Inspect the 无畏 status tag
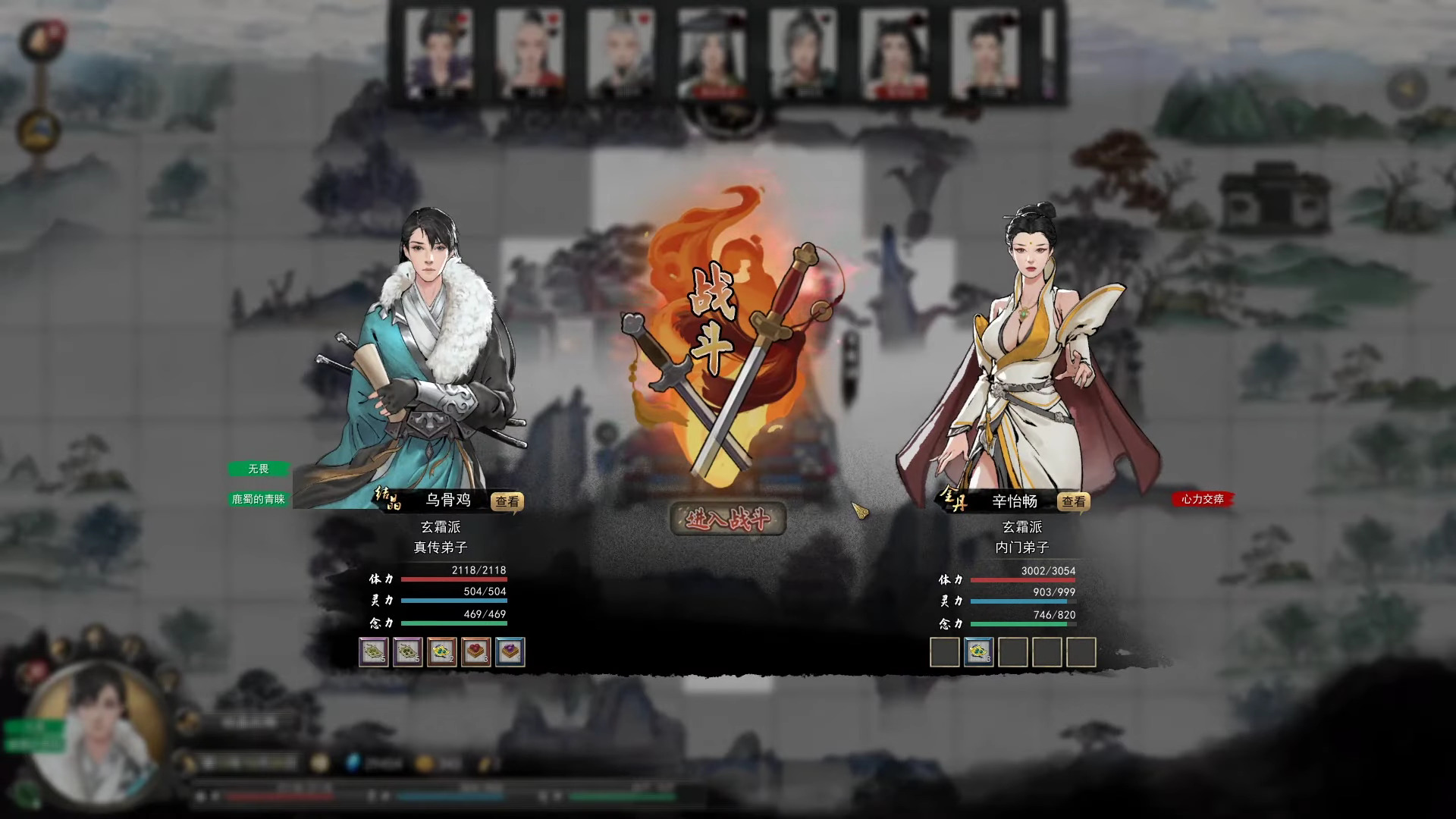The height and width of the screenshot is (819, 1456). [x=259, y=469]
